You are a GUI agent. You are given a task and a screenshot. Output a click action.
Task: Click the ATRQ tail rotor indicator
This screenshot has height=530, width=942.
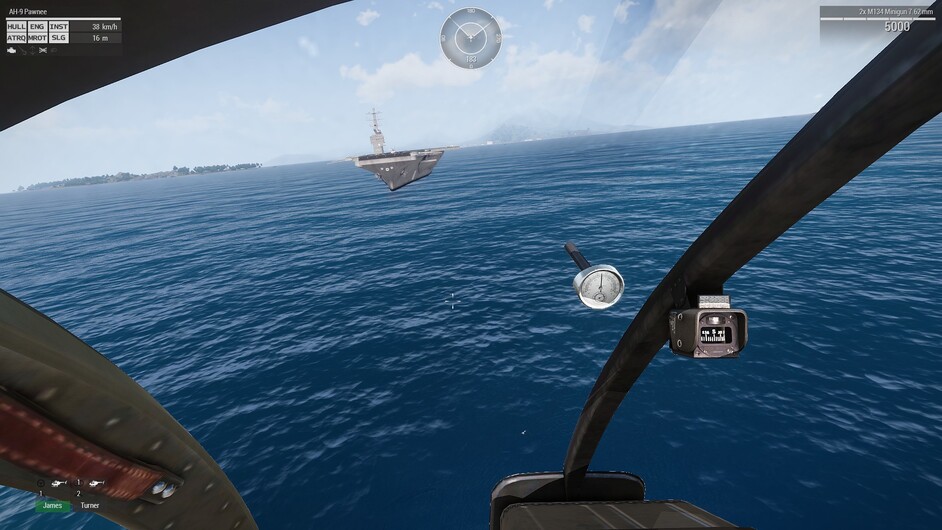click(x=16, y=38)
